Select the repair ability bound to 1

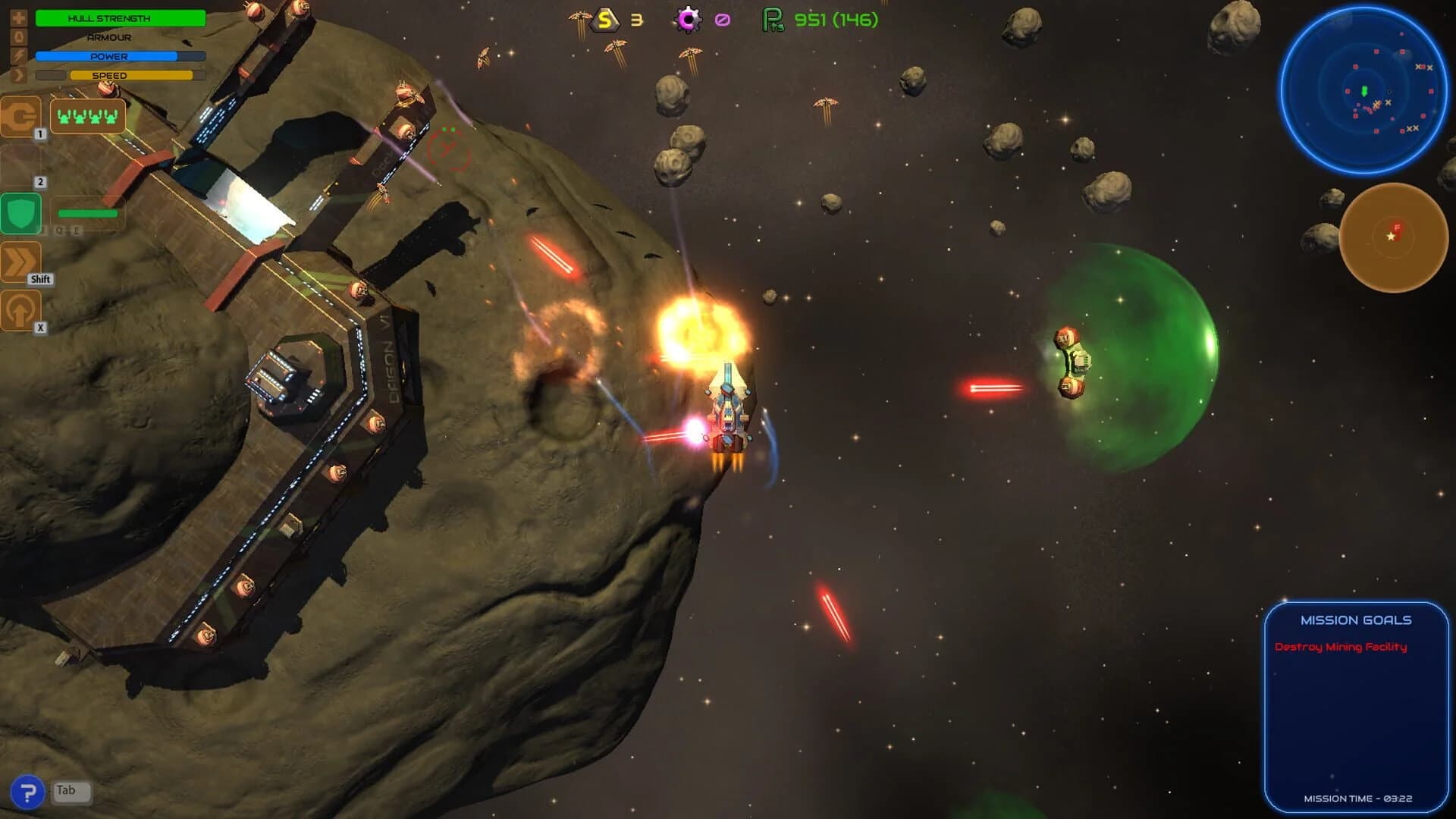click(21, 118)
